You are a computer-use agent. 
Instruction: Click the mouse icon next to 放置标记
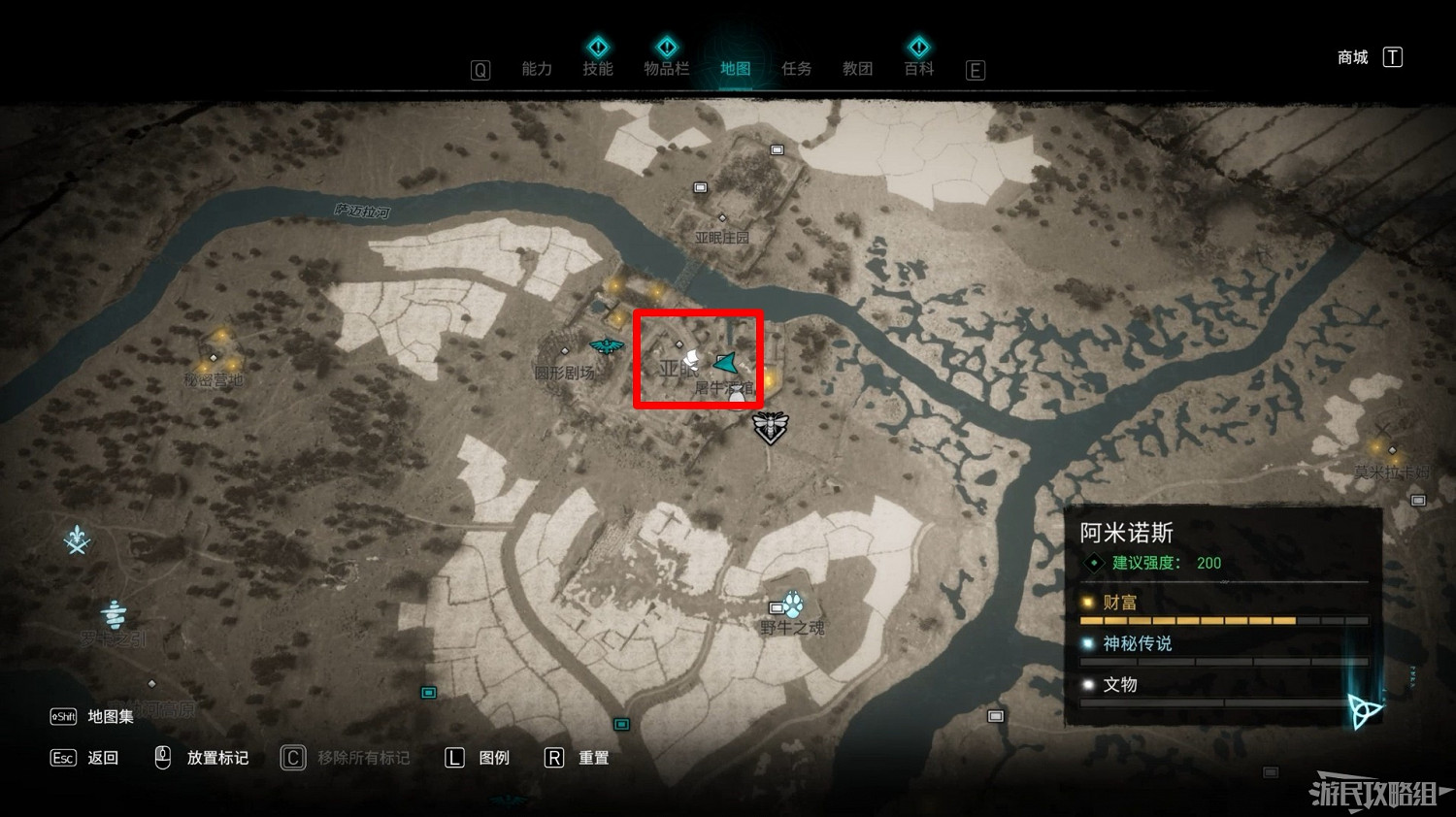(162, 757)
